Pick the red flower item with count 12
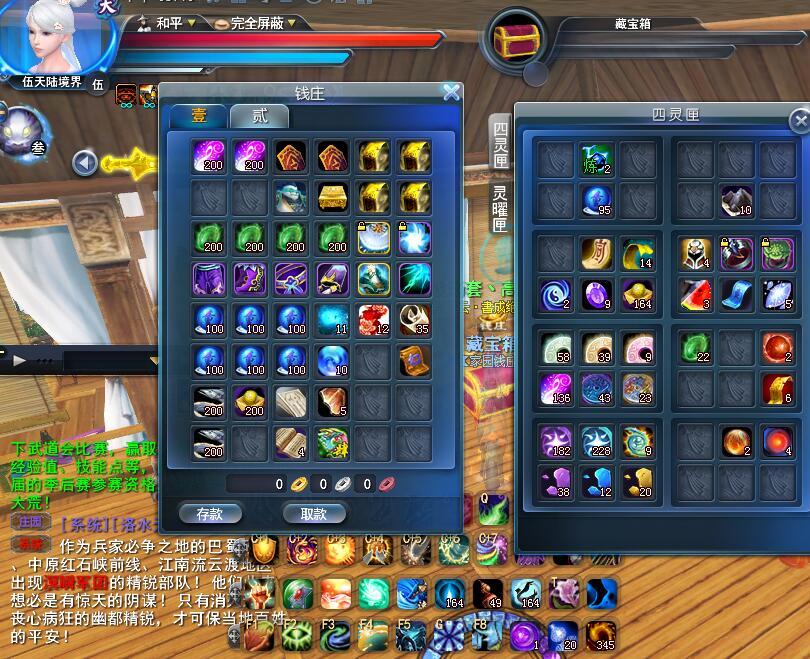This screenshot has width=810, height=659. [374, 319]
